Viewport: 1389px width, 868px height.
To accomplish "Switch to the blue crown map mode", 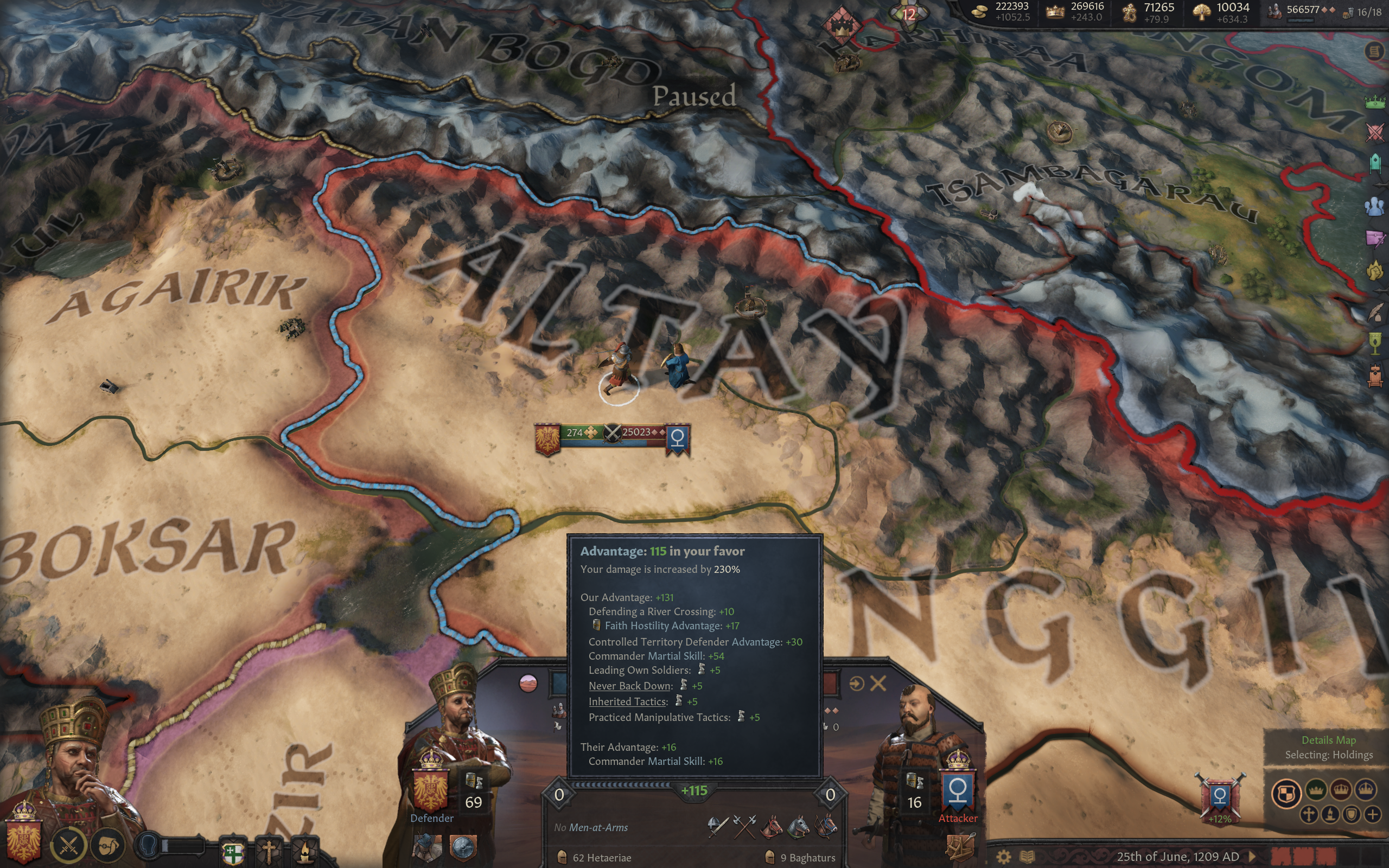I will 1366,790.
